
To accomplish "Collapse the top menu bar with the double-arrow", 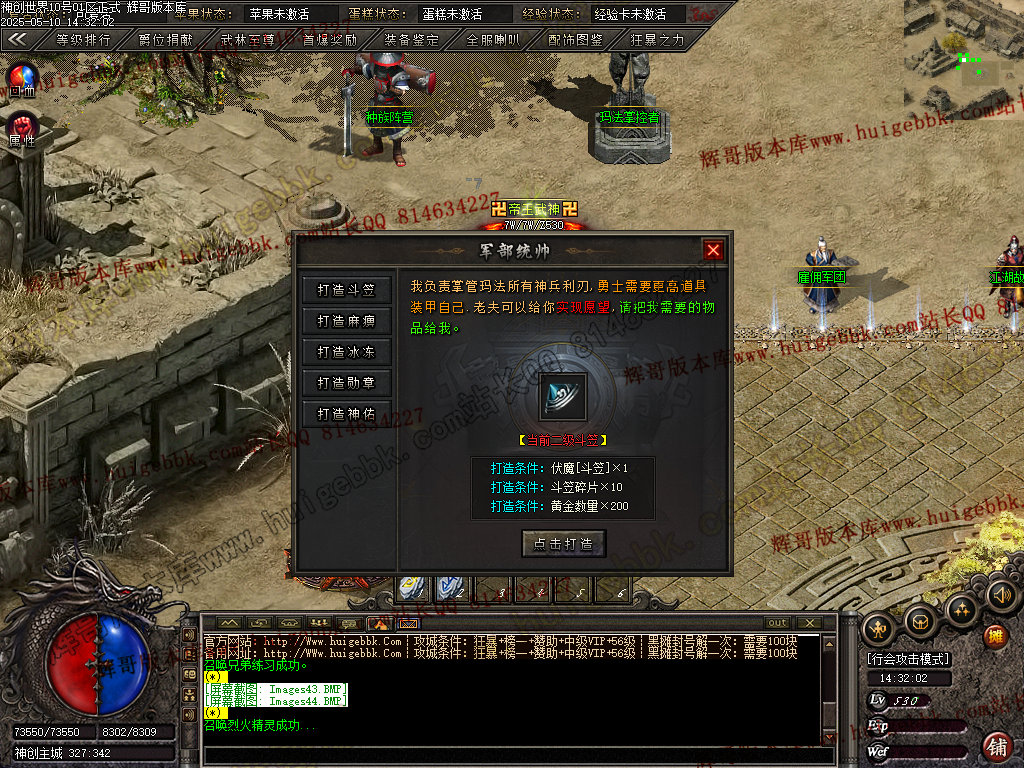I will pyautogui.click(x=17, y=40).
